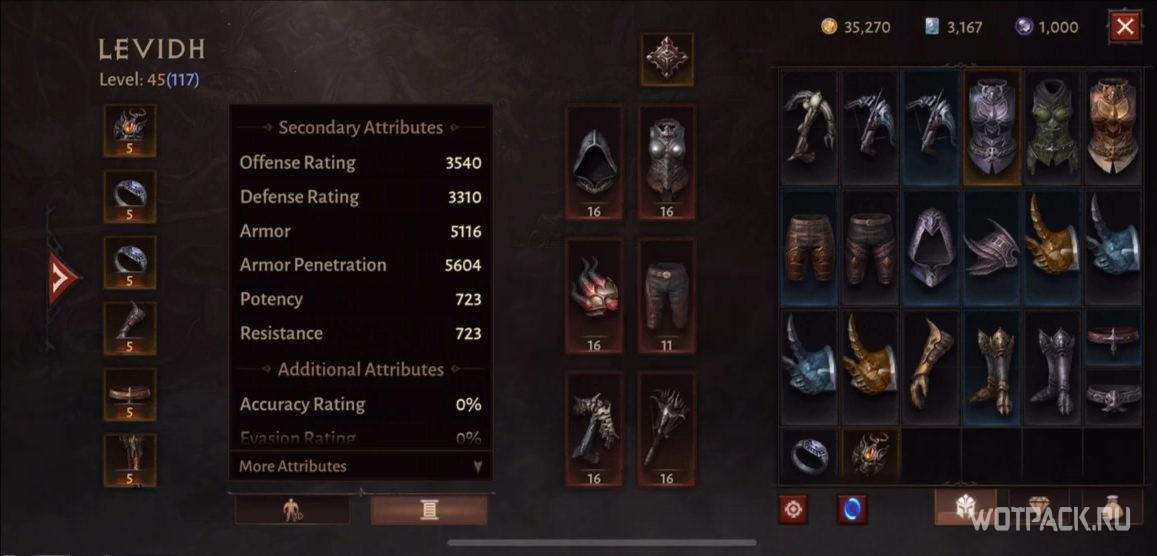Expand the More Attributes dropdown

[x=360, y=466]
